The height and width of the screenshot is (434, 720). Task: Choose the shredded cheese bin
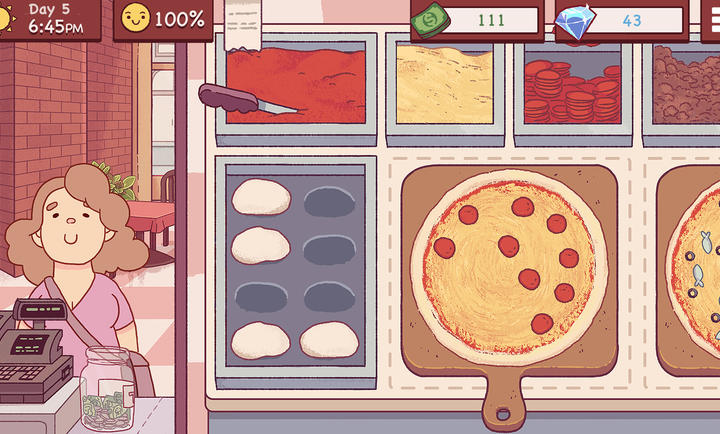tap(444, 84)
